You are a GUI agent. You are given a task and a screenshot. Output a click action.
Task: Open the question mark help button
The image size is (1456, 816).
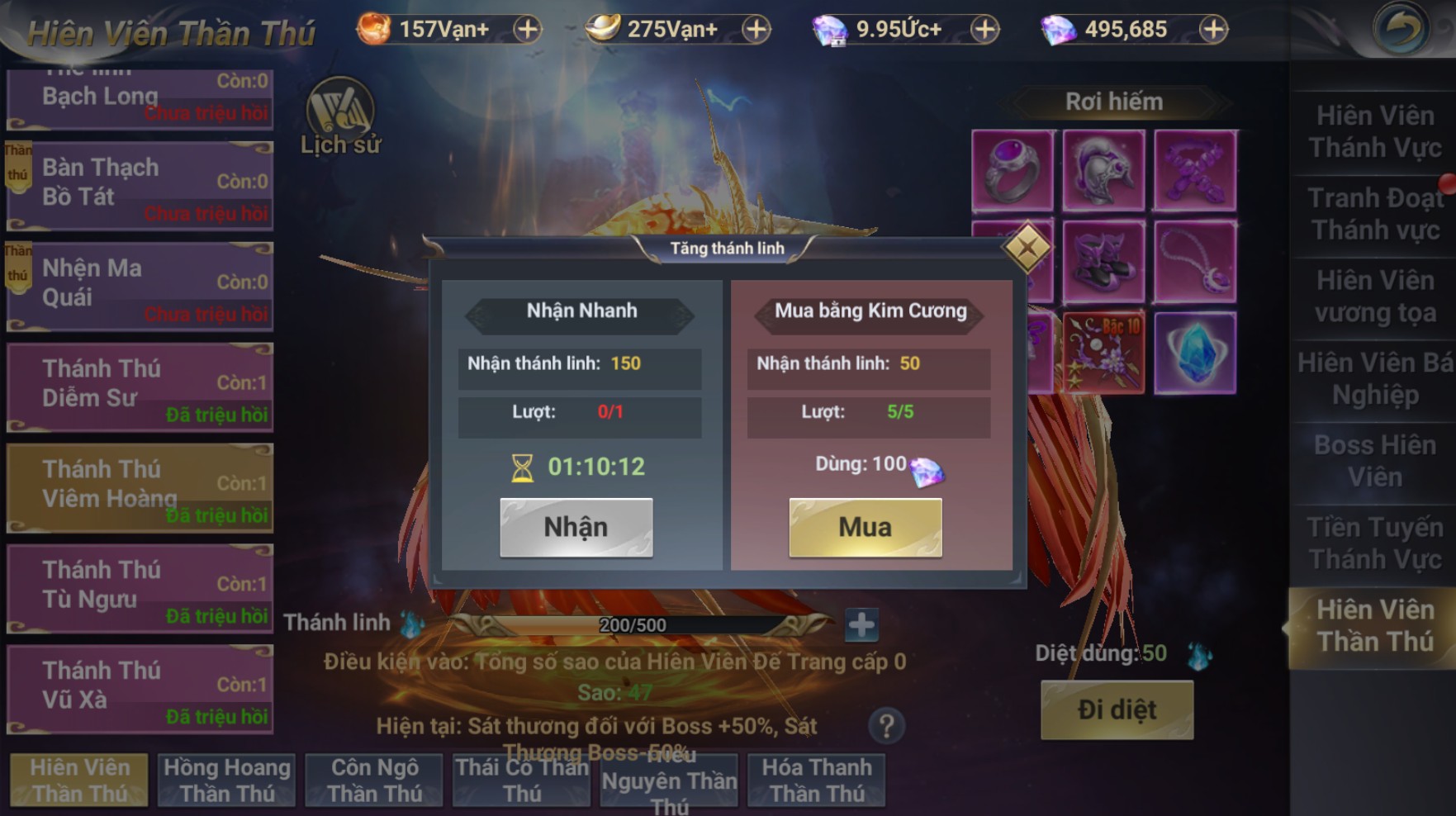886,726
